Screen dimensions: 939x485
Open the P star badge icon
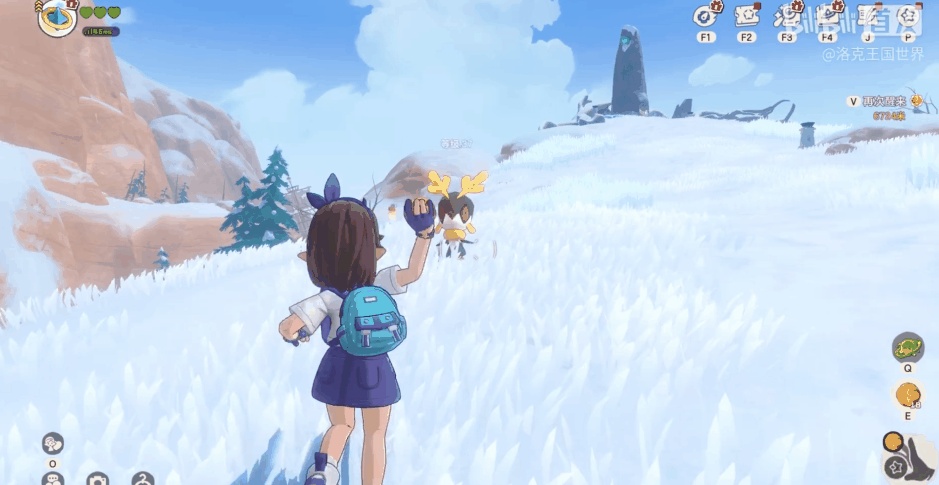(907, 16)
